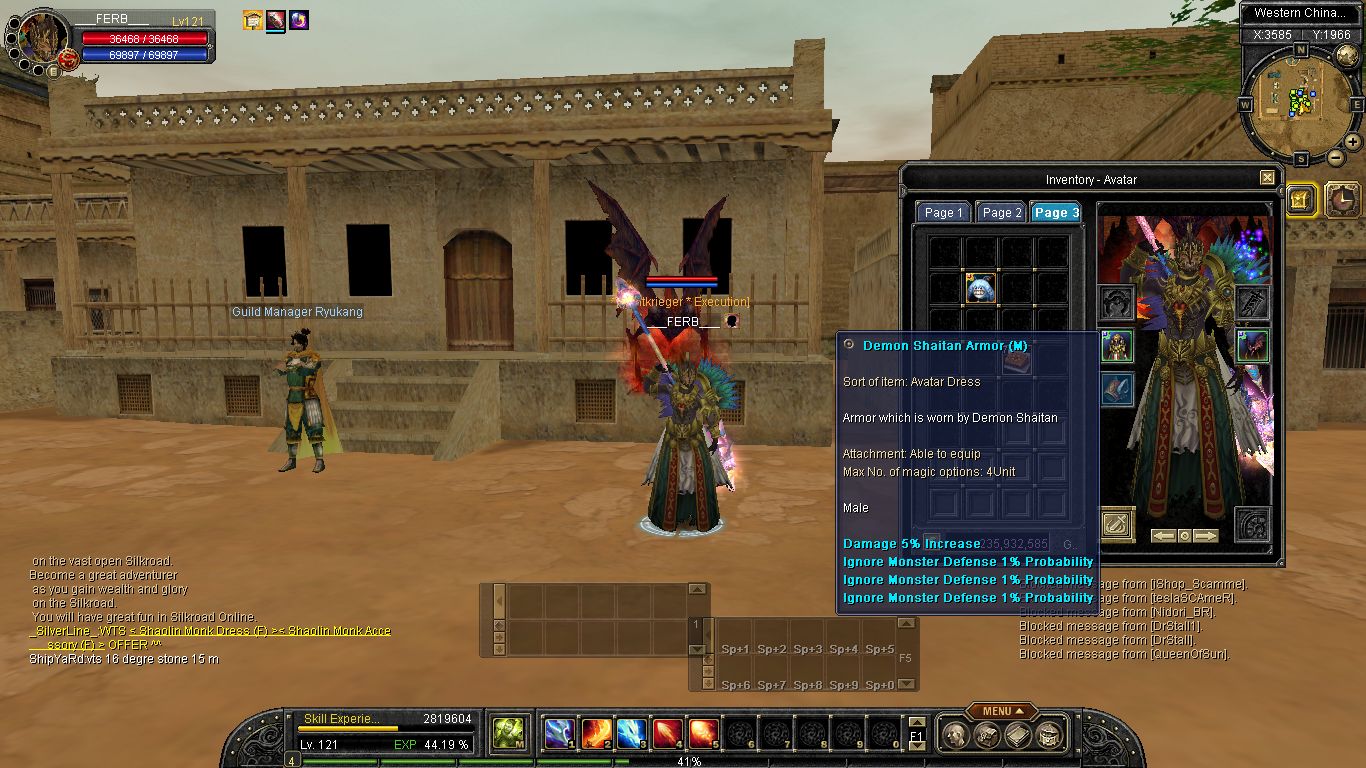Cast the ice skill in hotbar slot 3
Screen dimensions: 1366x768
pyautogui.click(x=631, y=734)
